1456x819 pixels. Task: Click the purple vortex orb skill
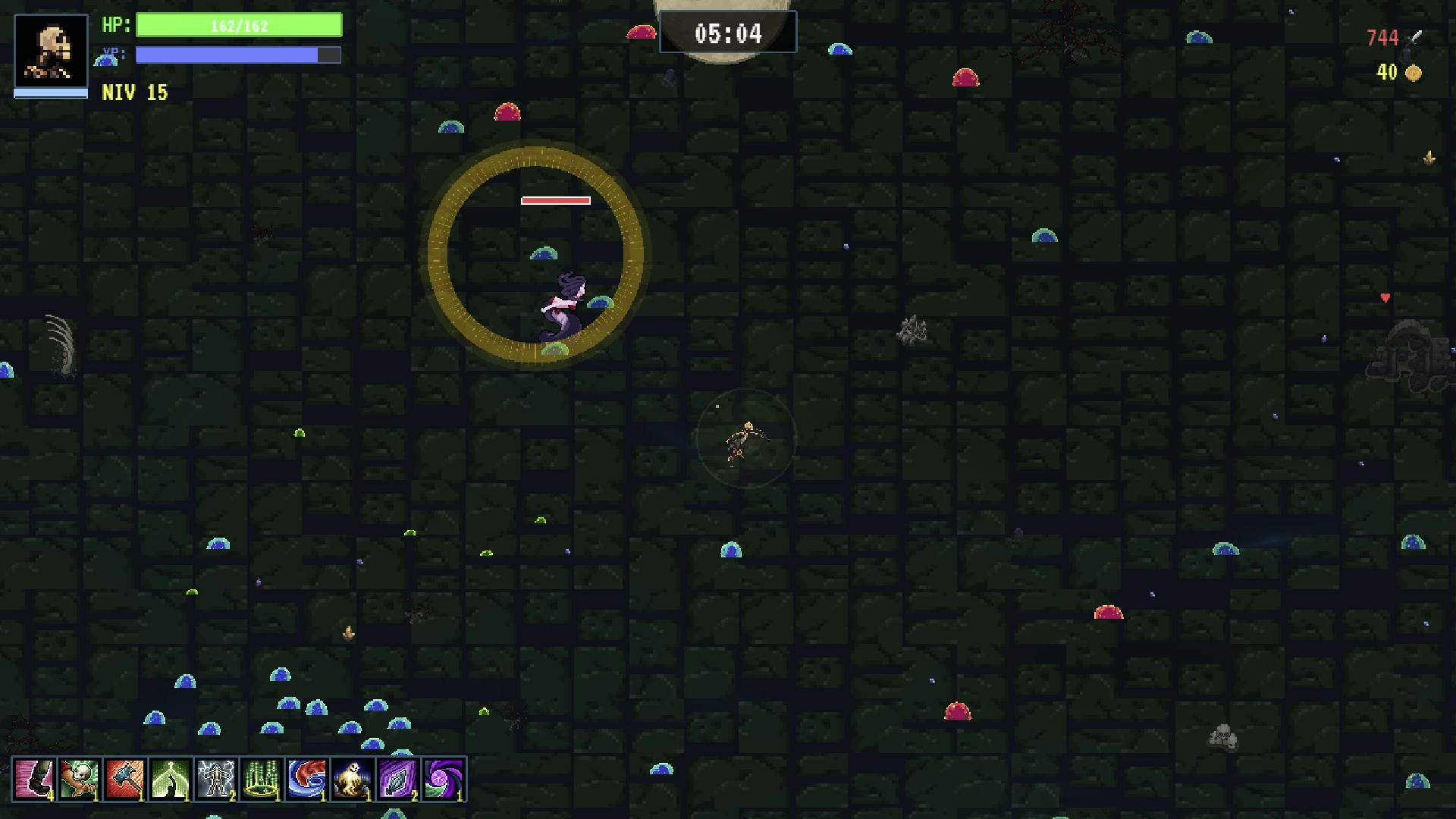(444, 779)
